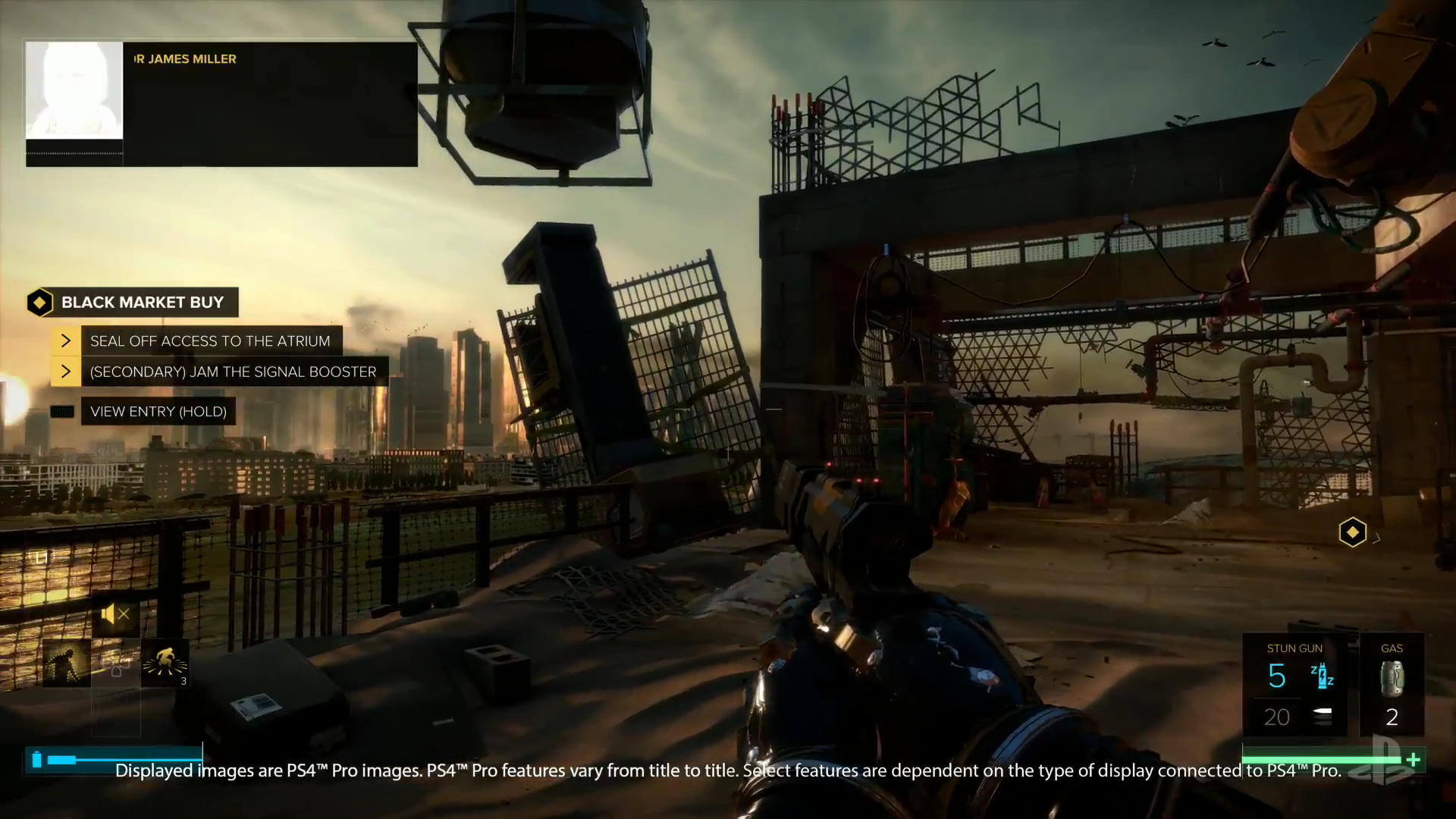Screen dimensions: 1456x819
Task: Toggle the muted speaker icon
Action: [115, 614]
